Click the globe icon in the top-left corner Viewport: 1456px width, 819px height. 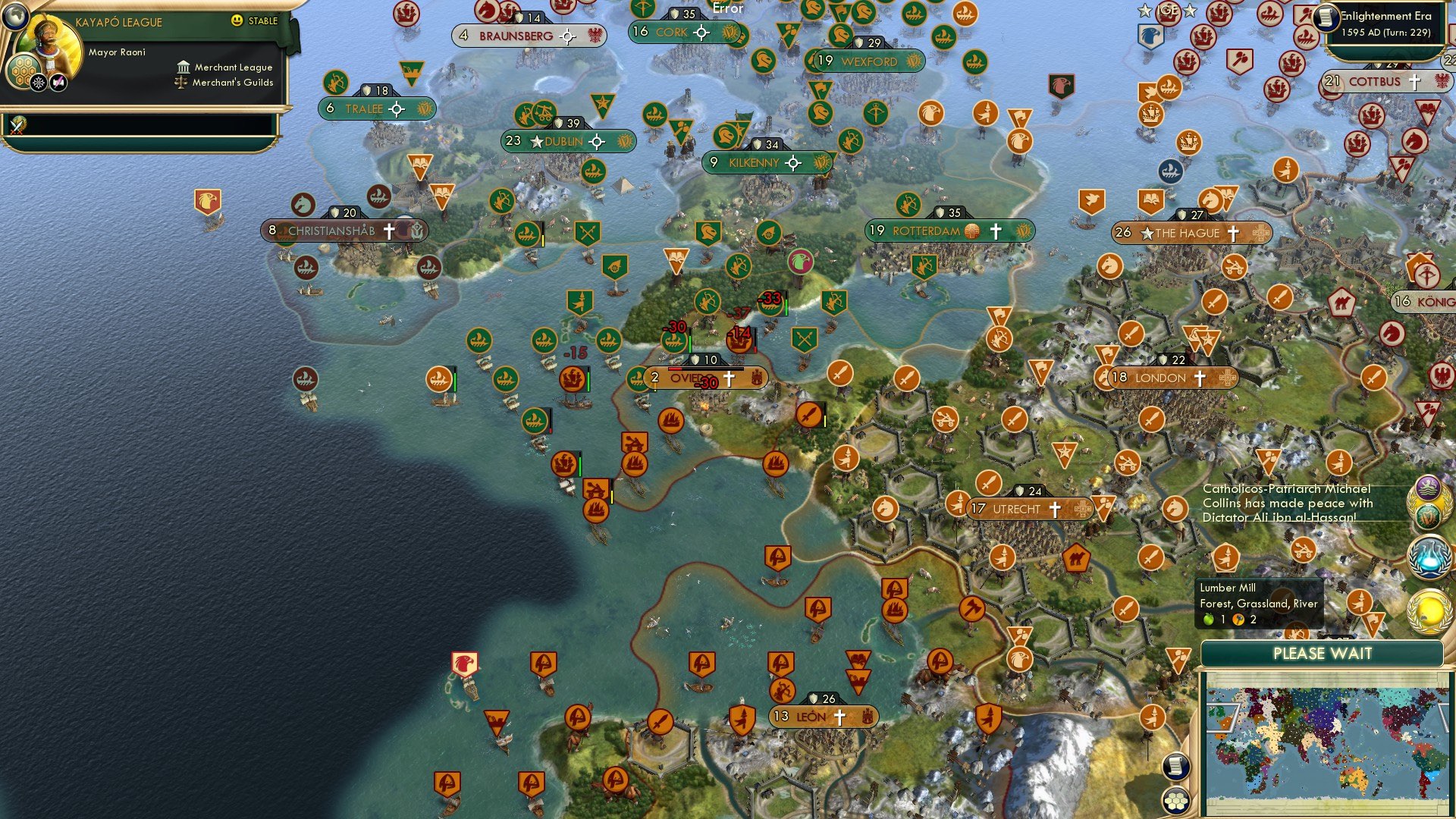point(14,17)
